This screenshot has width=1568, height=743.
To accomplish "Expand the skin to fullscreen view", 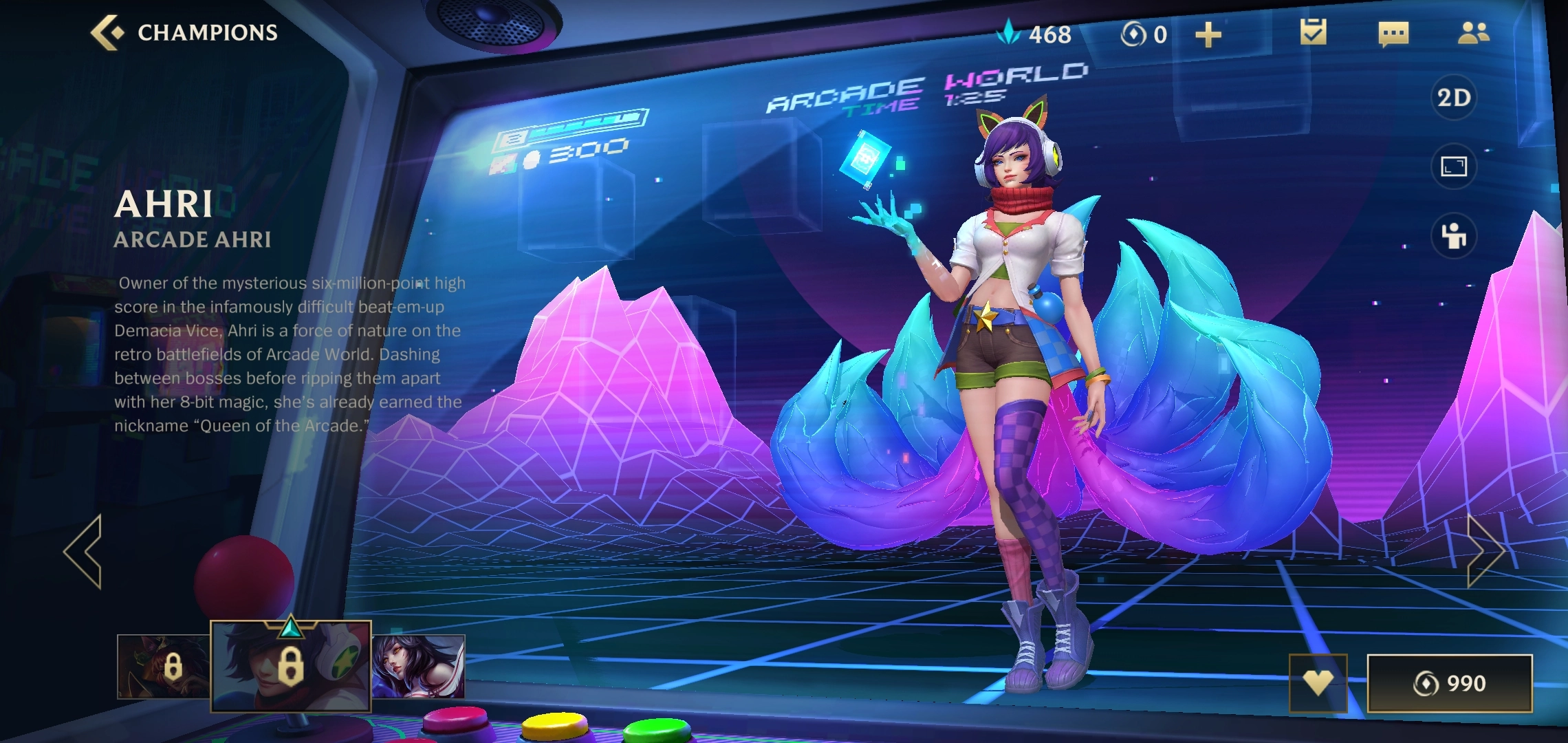I will coord(1454,166).
